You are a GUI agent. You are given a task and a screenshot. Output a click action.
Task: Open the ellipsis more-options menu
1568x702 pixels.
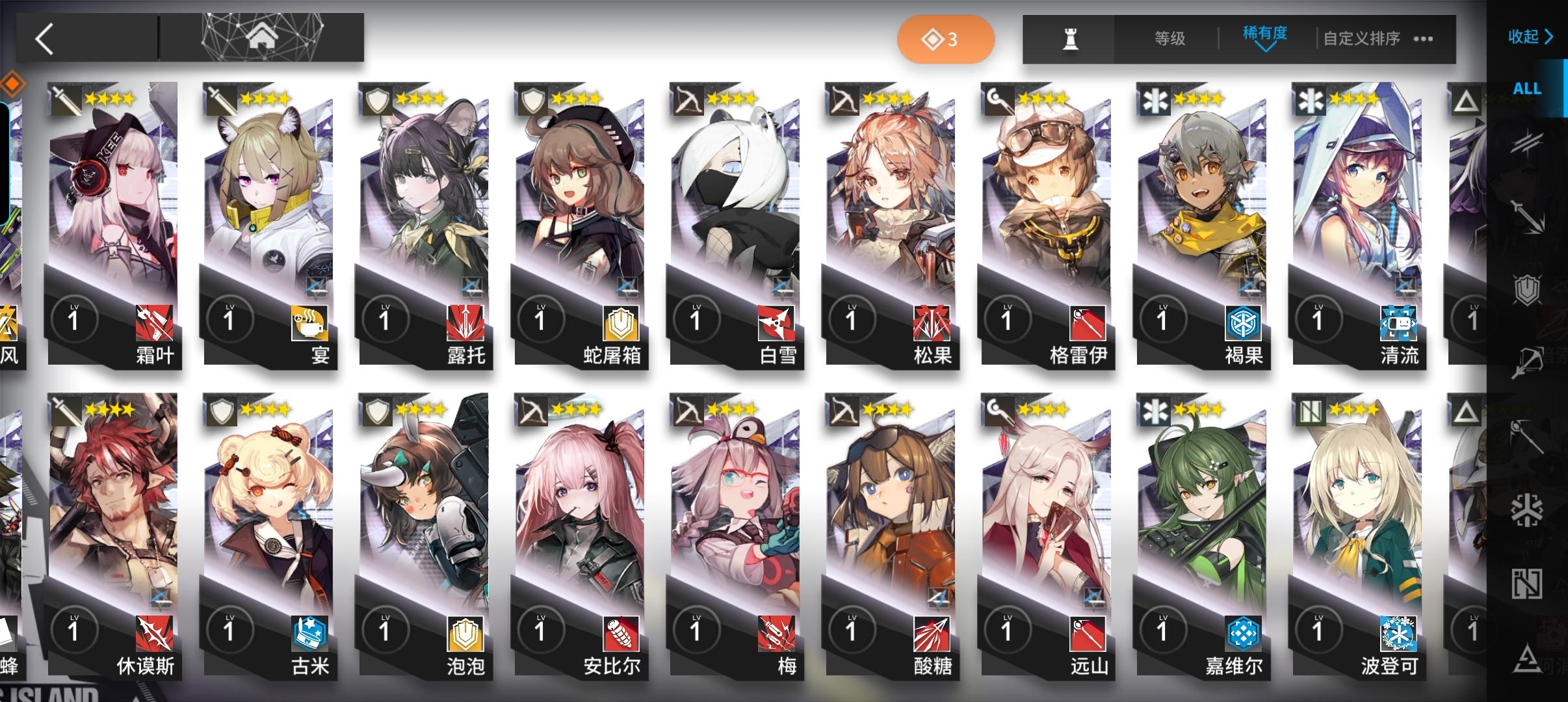click(1424, 40)
